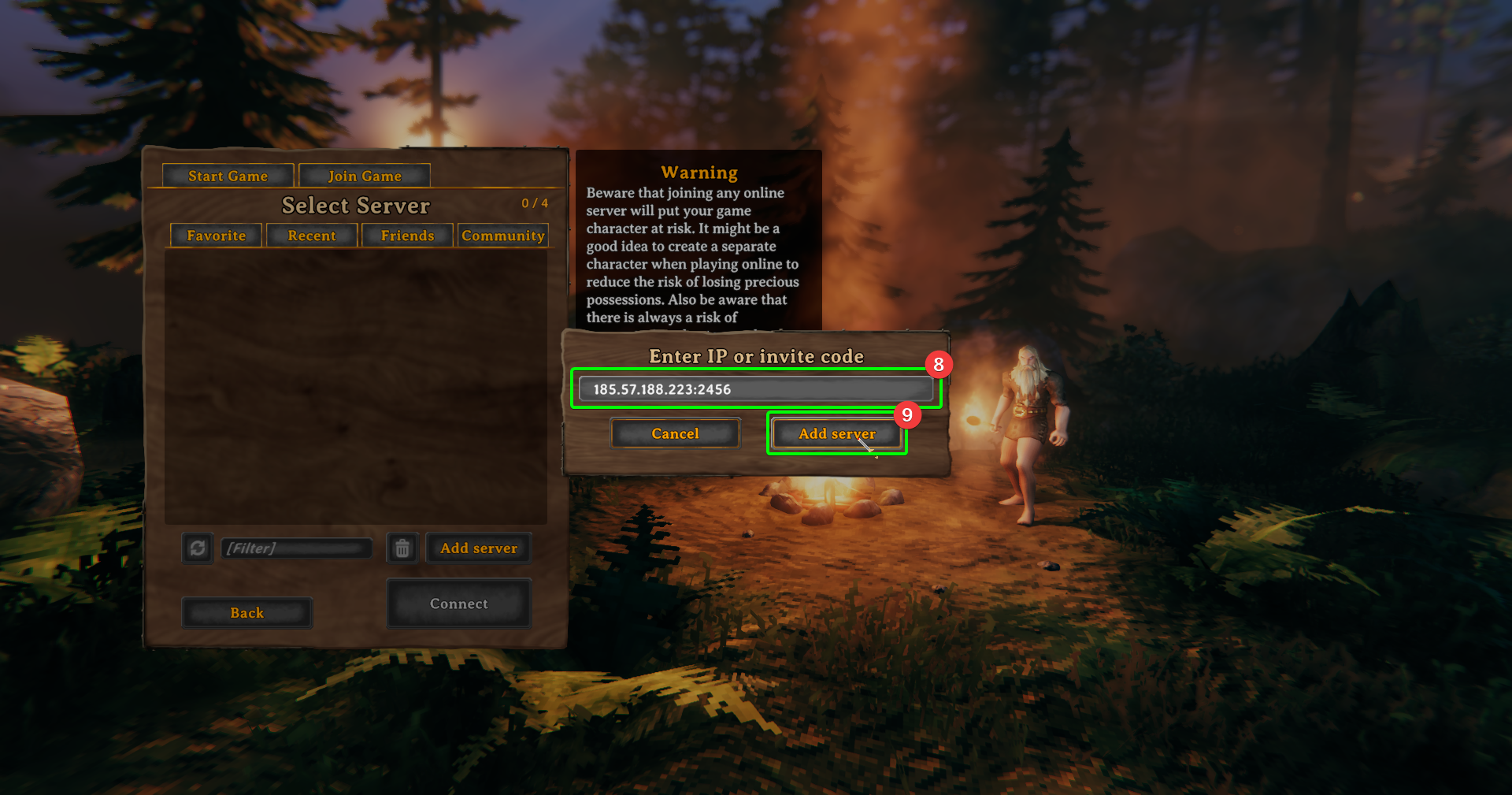Confirm with Add server in the dialog
Viewport: 1512px width, 795px height.
point(837,433)
